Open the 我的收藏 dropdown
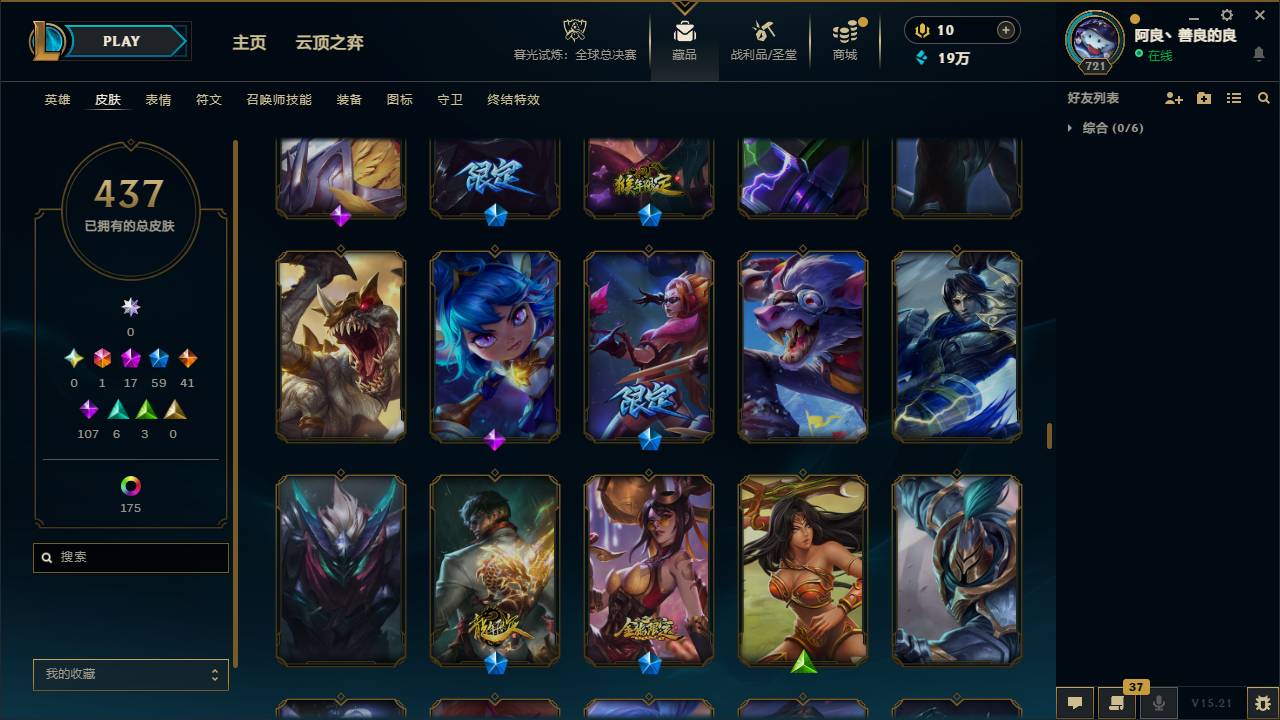The width and height of the screenshot is (1280, 720). tap(130, 674)
